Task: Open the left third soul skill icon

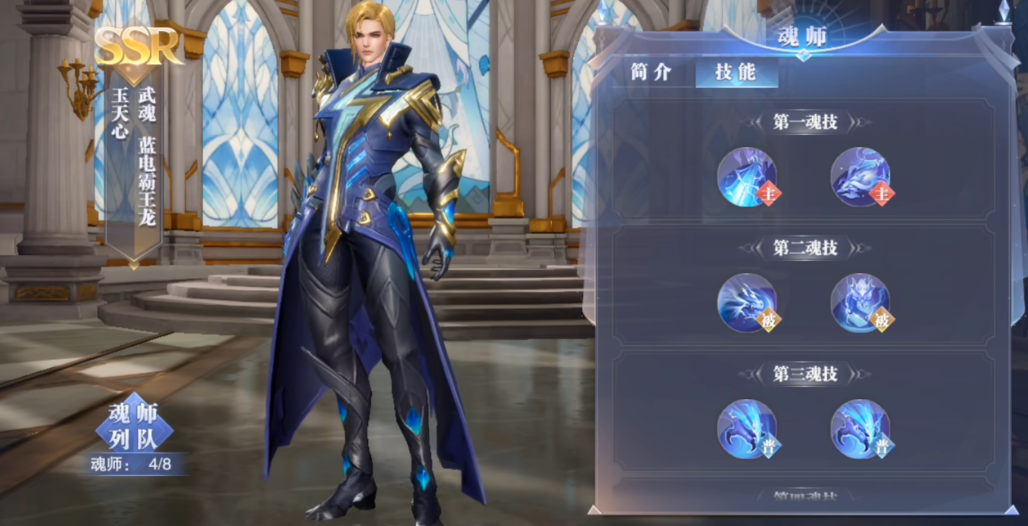Action: 747,429
